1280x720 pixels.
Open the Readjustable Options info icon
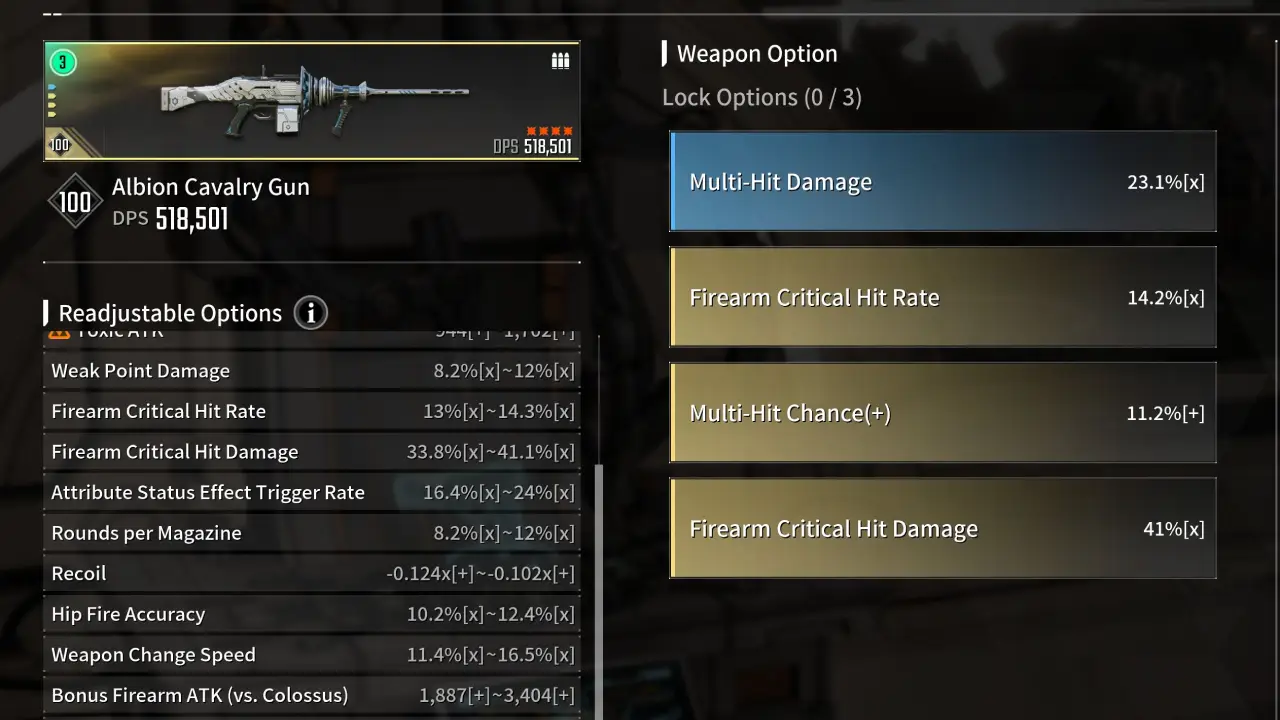(x=310, y=313)
